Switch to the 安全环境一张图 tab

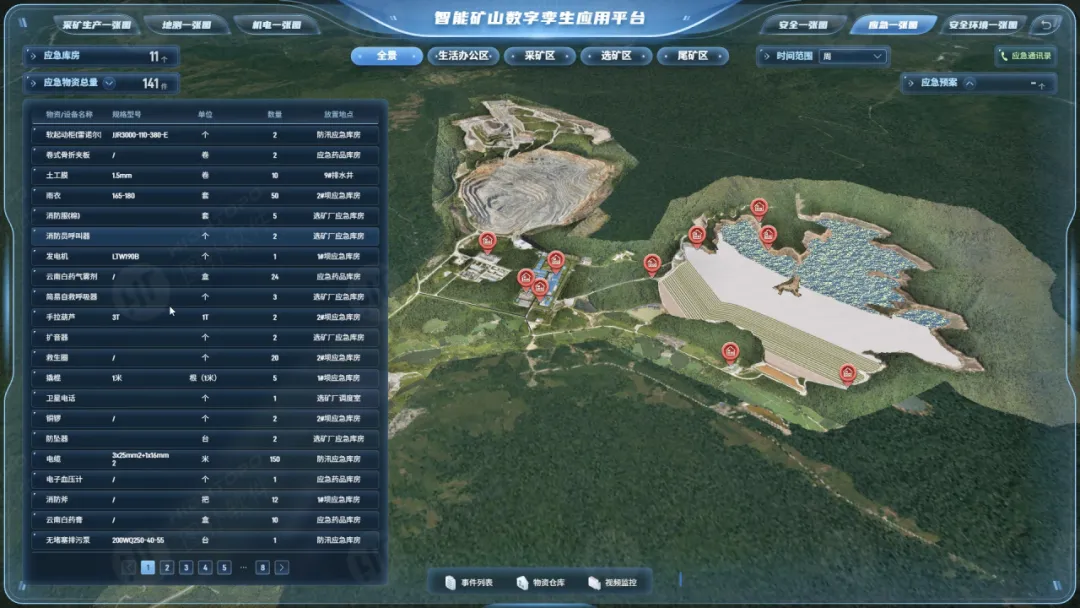982,25
